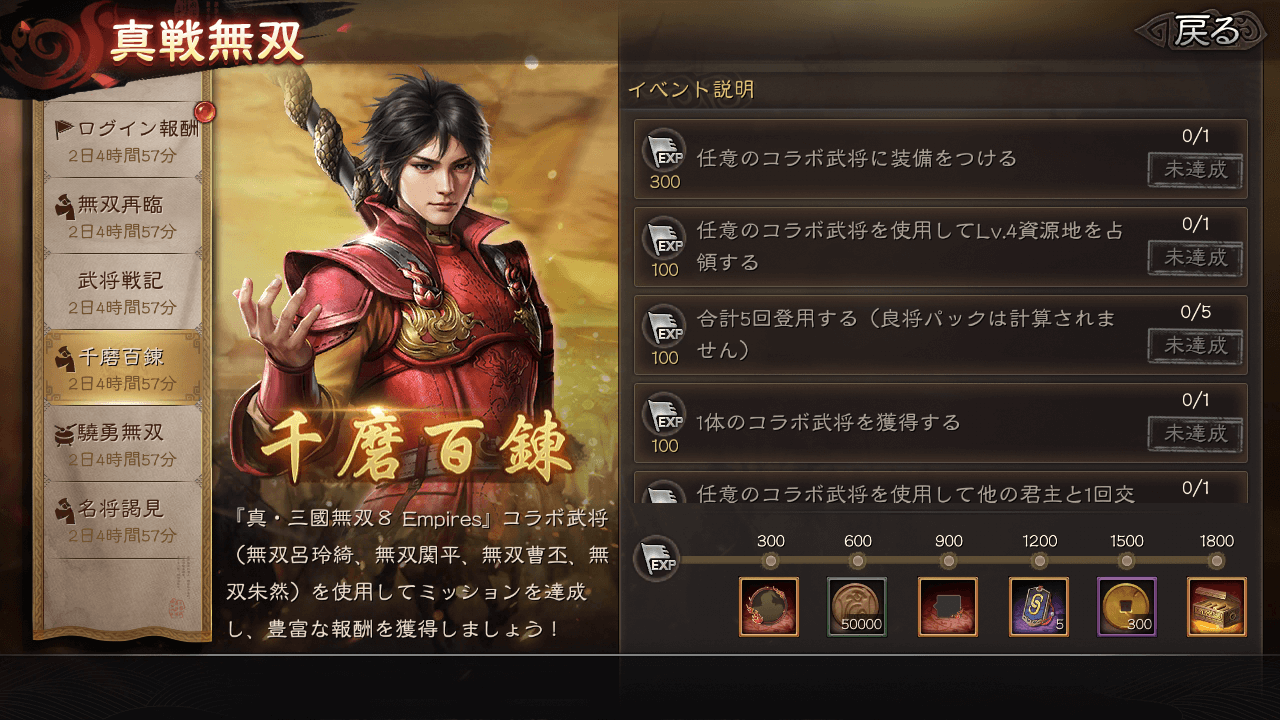This screenshot has width=1280, height=720.
Task: Click the 300 gold coin reward icon
Action: [1127, 607]
